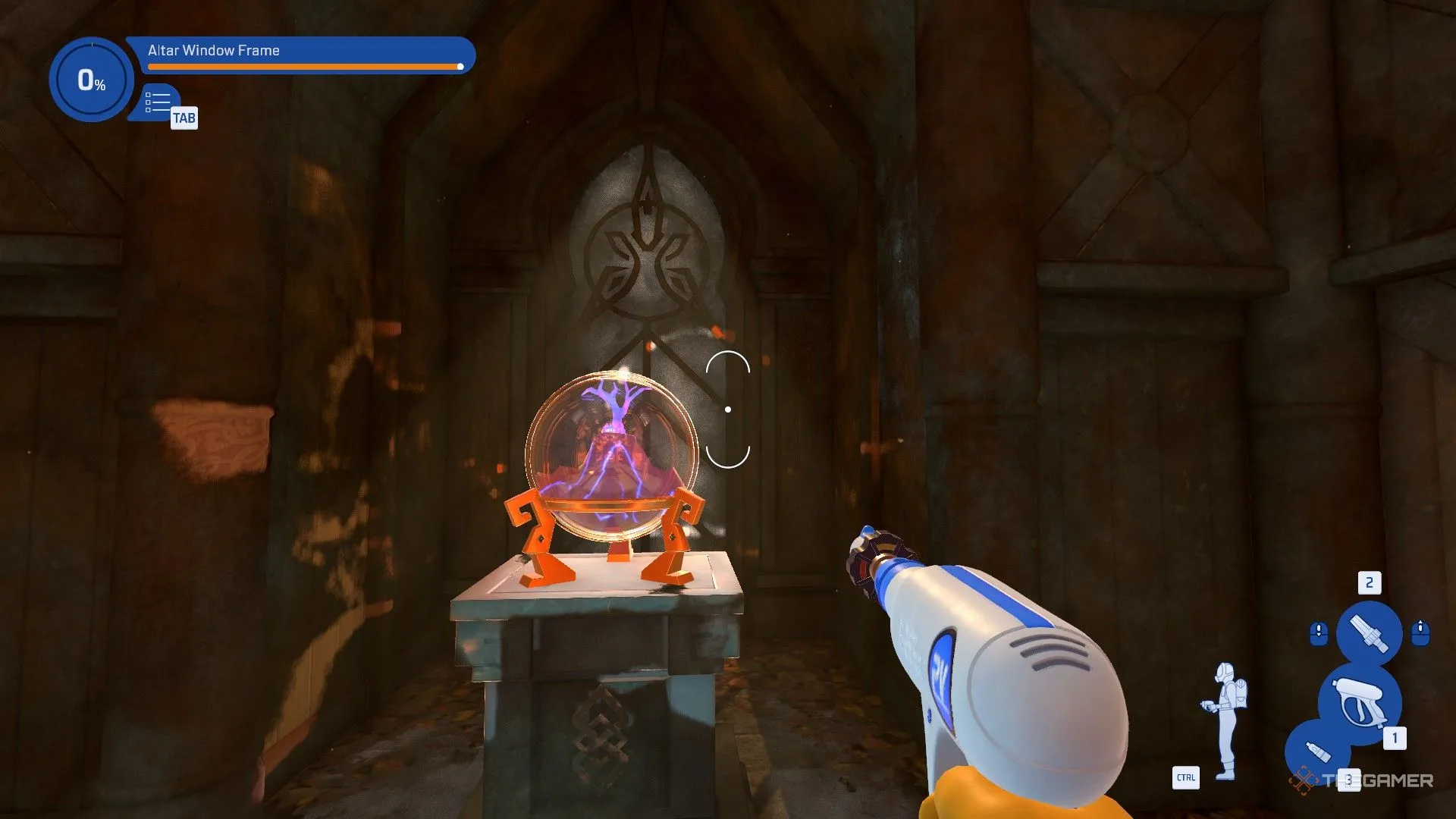
Task: Select the Altar Window Frame job title
Action: pos(212,50)
